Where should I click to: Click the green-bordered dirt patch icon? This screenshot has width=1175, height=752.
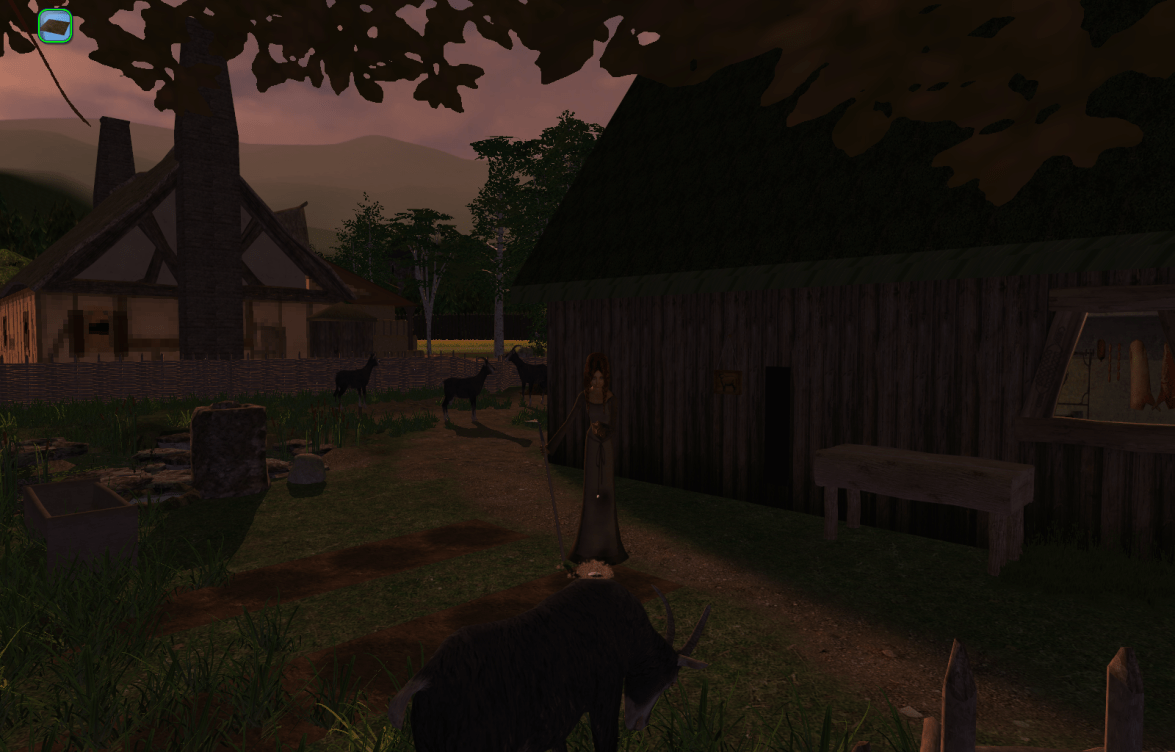click(55, 26)
